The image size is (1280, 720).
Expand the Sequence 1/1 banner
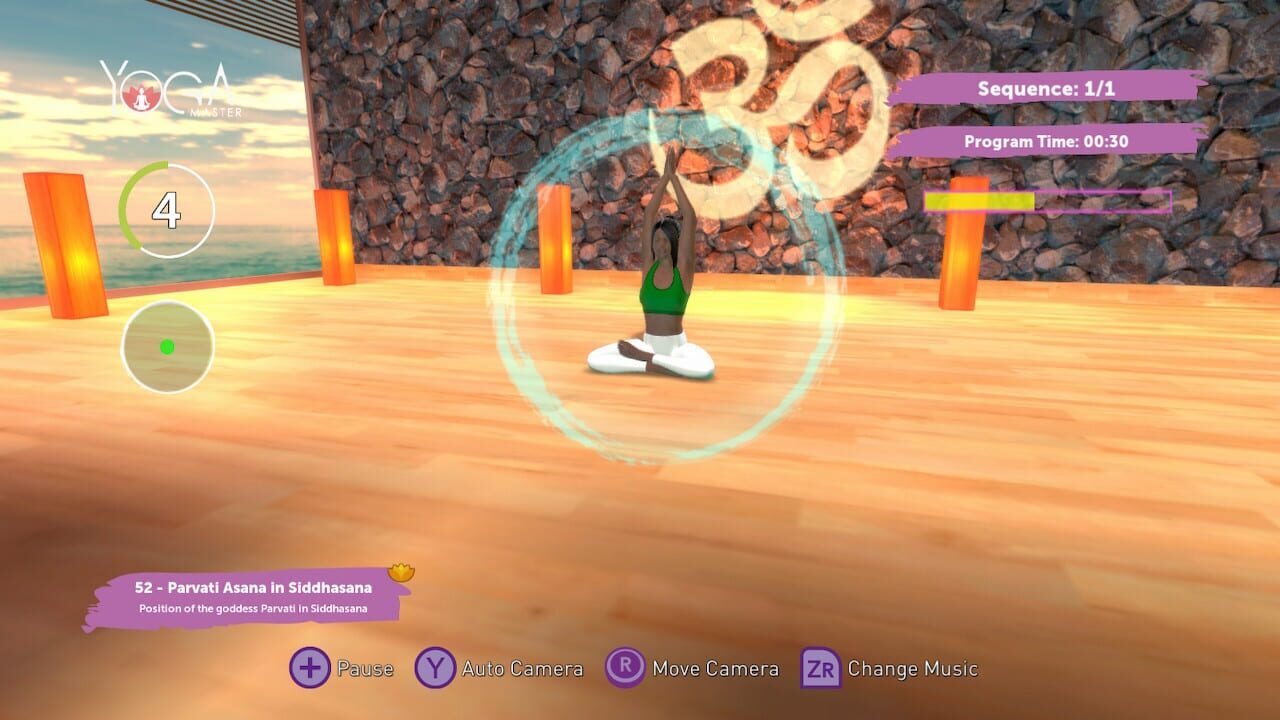[x=1044, y=89]
